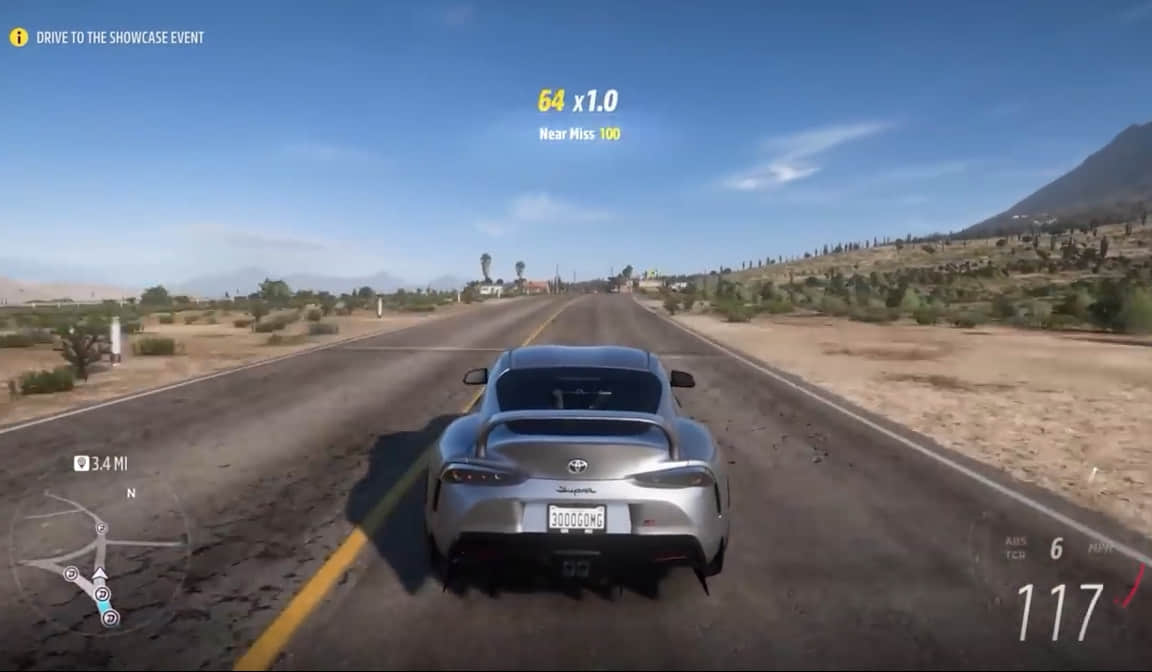This screenshot has width=1152, height=672.
Task: Select the Drive to the Showcase Event objective
Action: (120, 38)
